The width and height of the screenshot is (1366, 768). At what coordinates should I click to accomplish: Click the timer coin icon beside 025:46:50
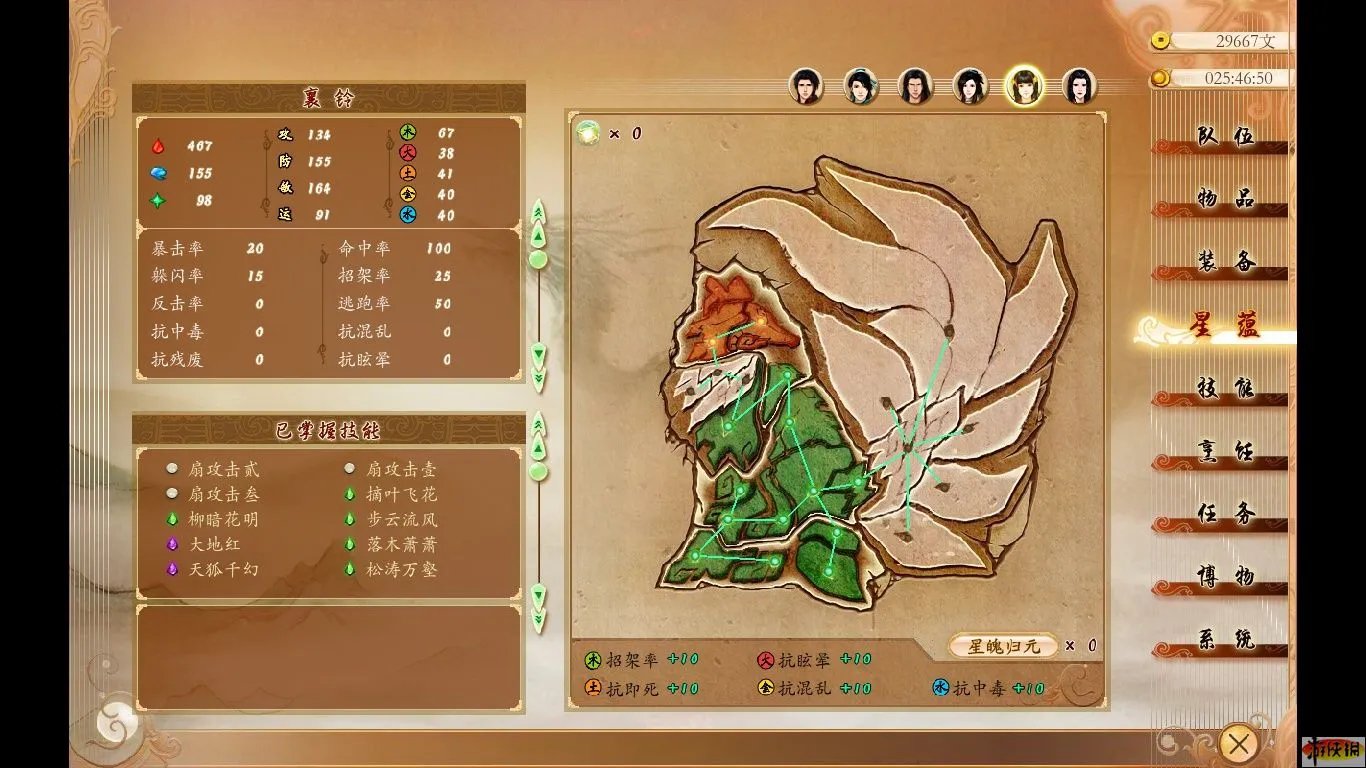tap(1160, 78)
